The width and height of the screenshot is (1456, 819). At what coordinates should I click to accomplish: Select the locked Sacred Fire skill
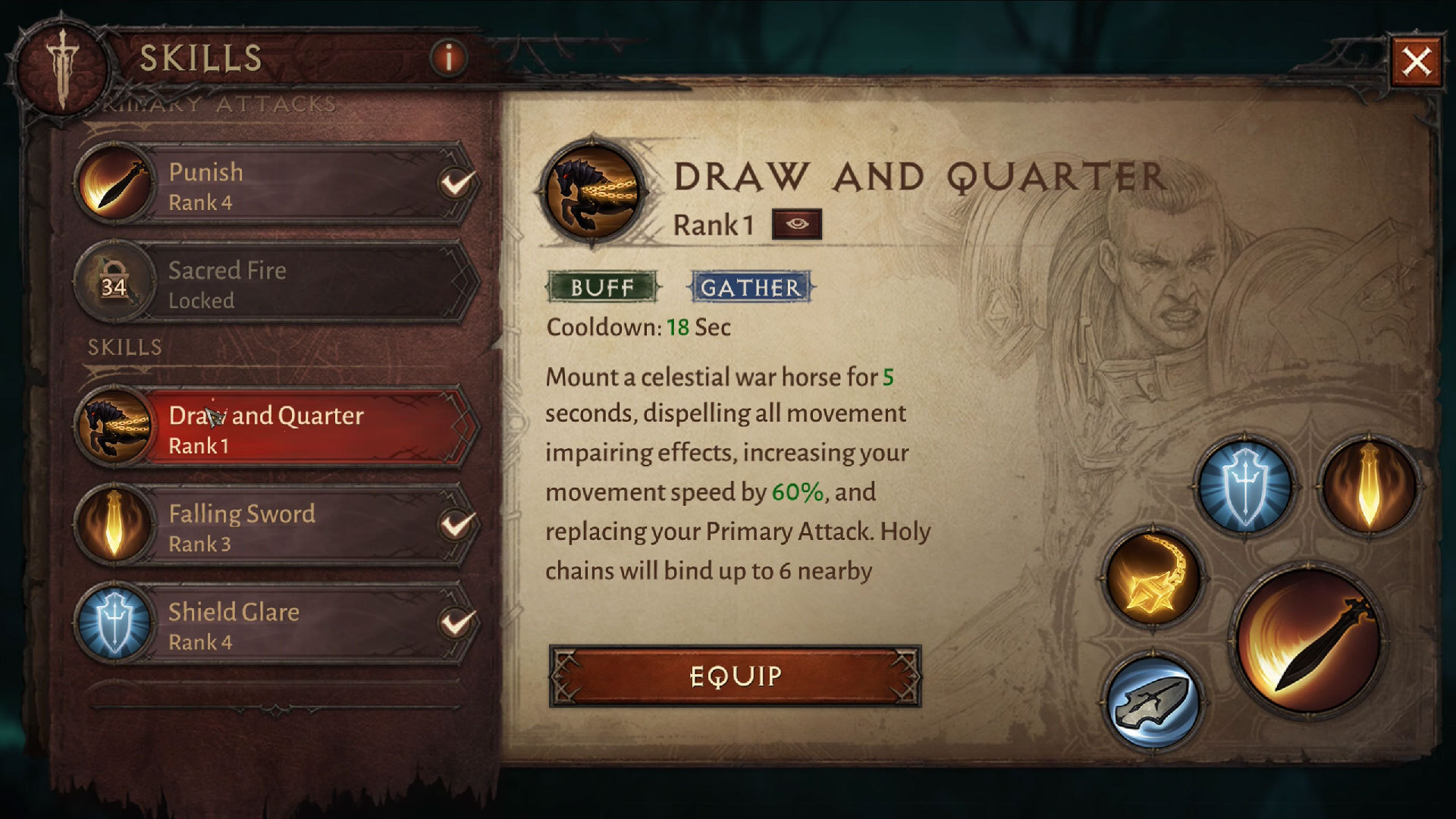point(278,284)
